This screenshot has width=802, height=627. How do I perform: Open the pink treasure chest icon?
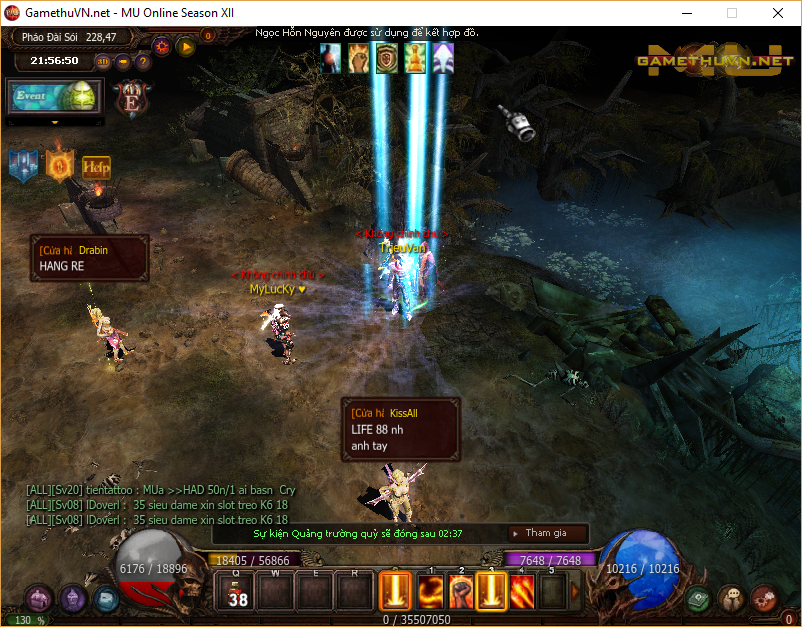(x=39, y=599)
